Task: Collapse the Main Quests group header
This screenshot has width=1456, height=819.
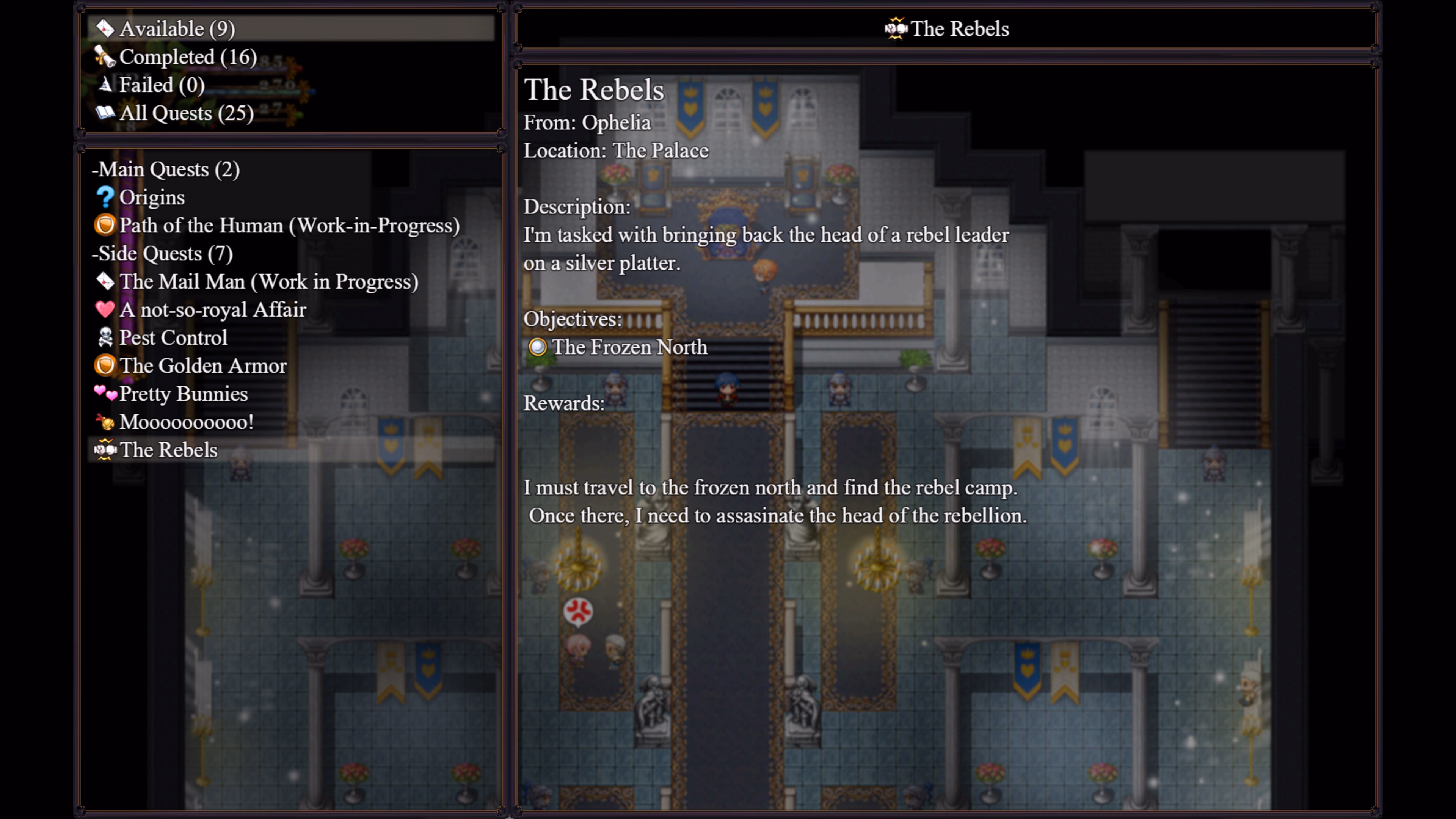Action: point(166,169)
